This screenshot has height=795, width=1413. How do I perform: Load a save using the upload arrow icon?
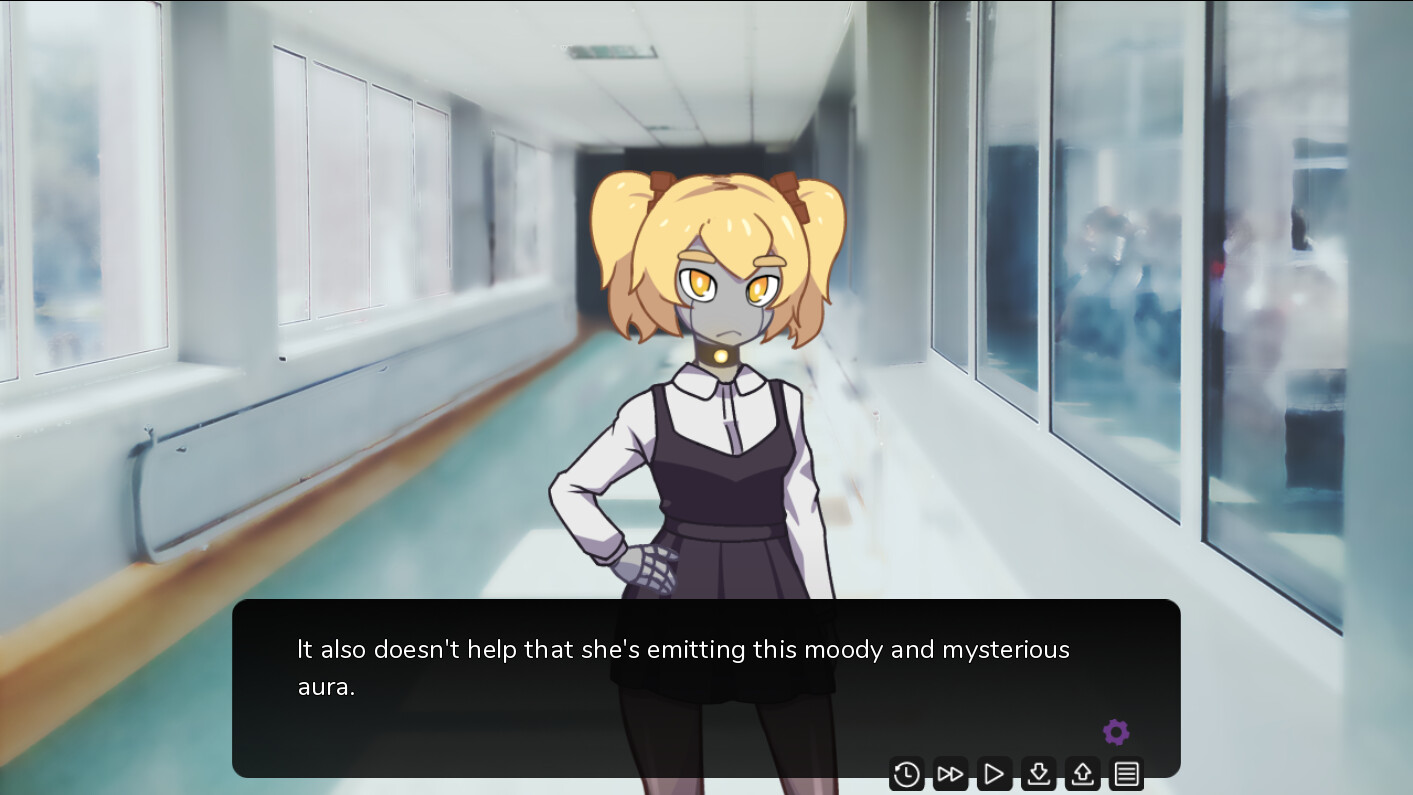pyautogui.click(x=1082, y=773)
